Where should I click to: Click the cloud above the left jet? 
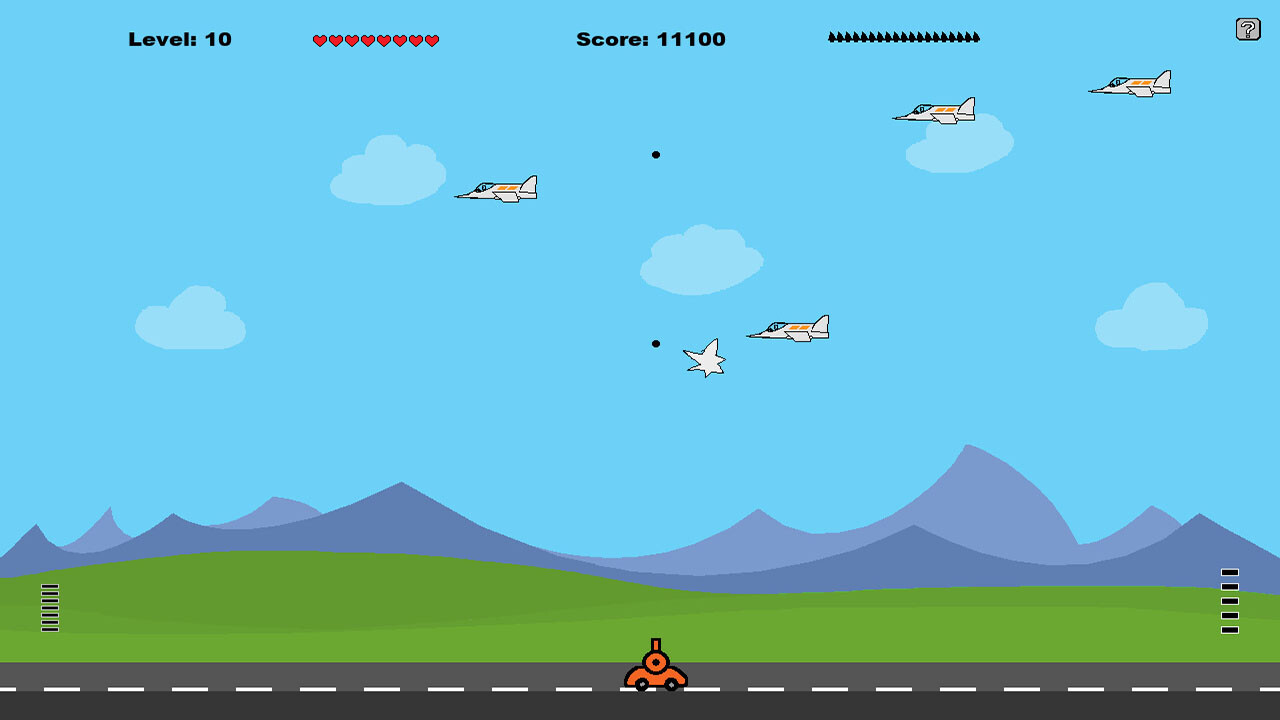point(388,172)
